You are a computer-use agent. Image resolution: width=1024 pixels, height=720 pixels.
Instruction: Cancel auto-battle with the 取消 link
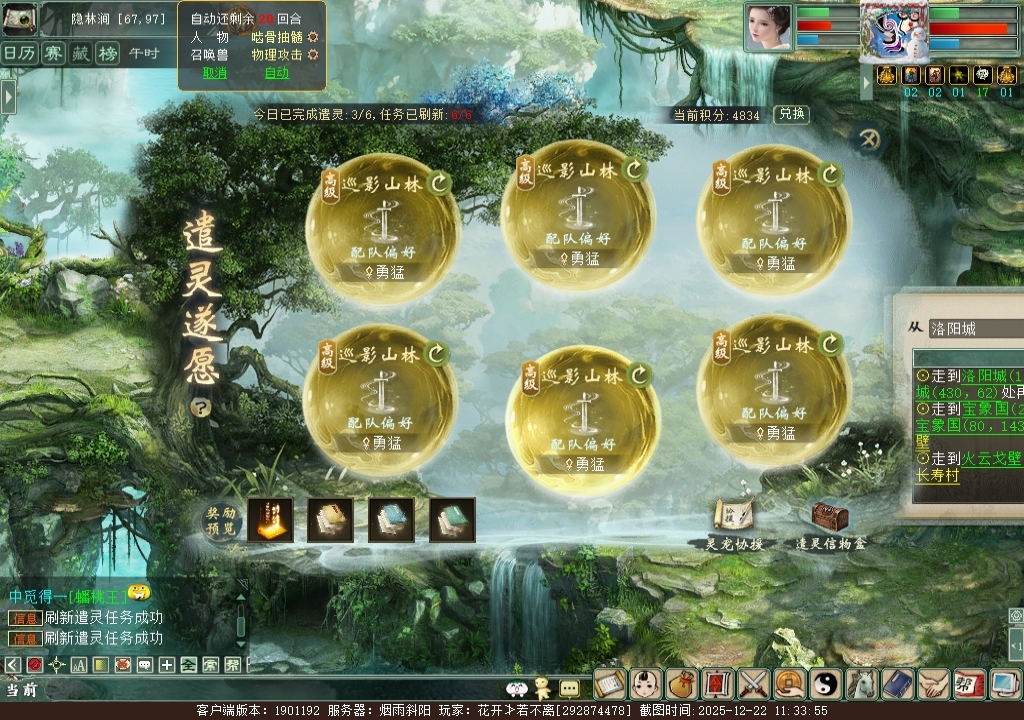[215, 72]
